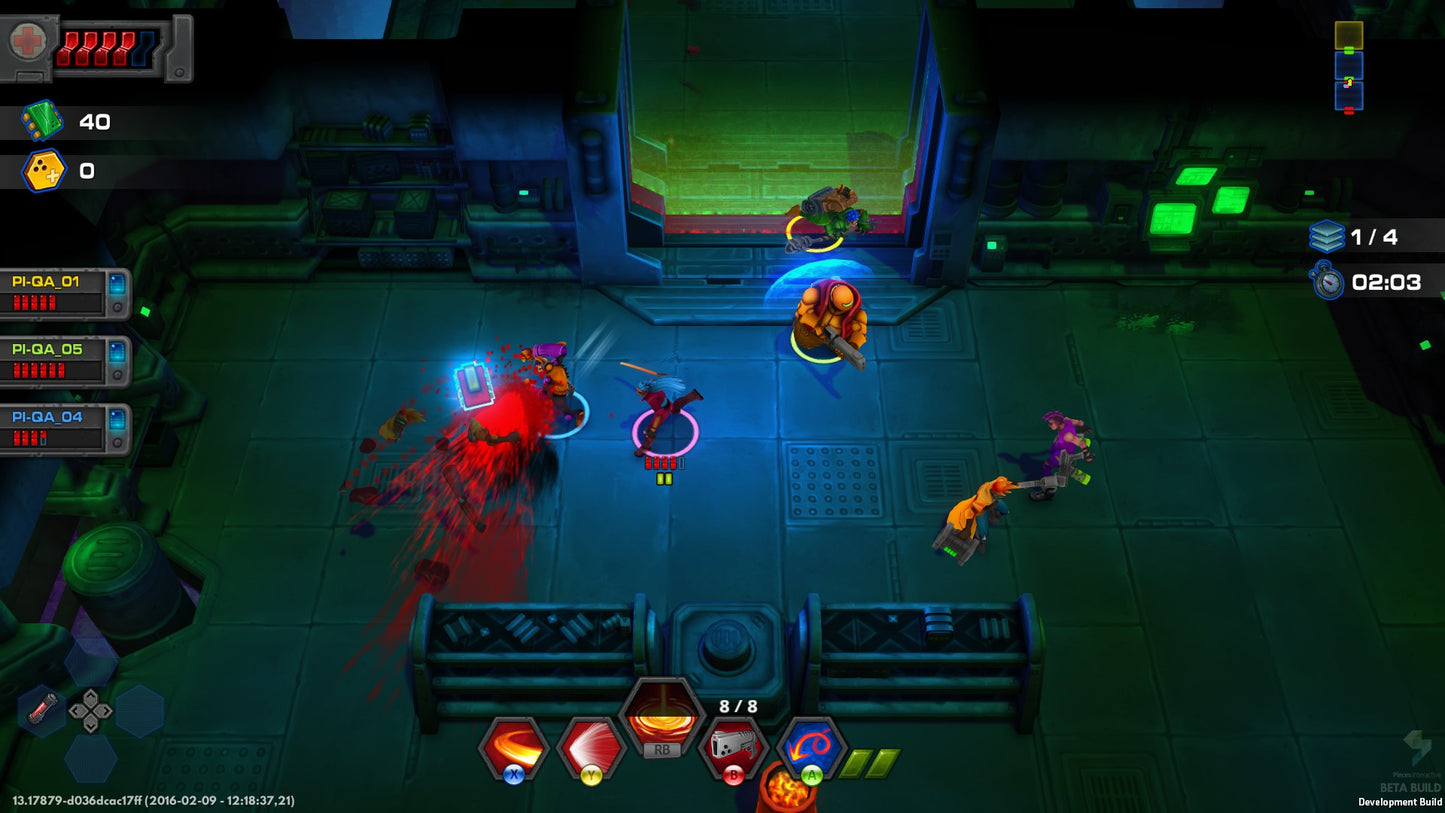Trigger the A blue dodge-arrow ability
This screenshot has height=813, width=1445.
(x=811, y=744)
